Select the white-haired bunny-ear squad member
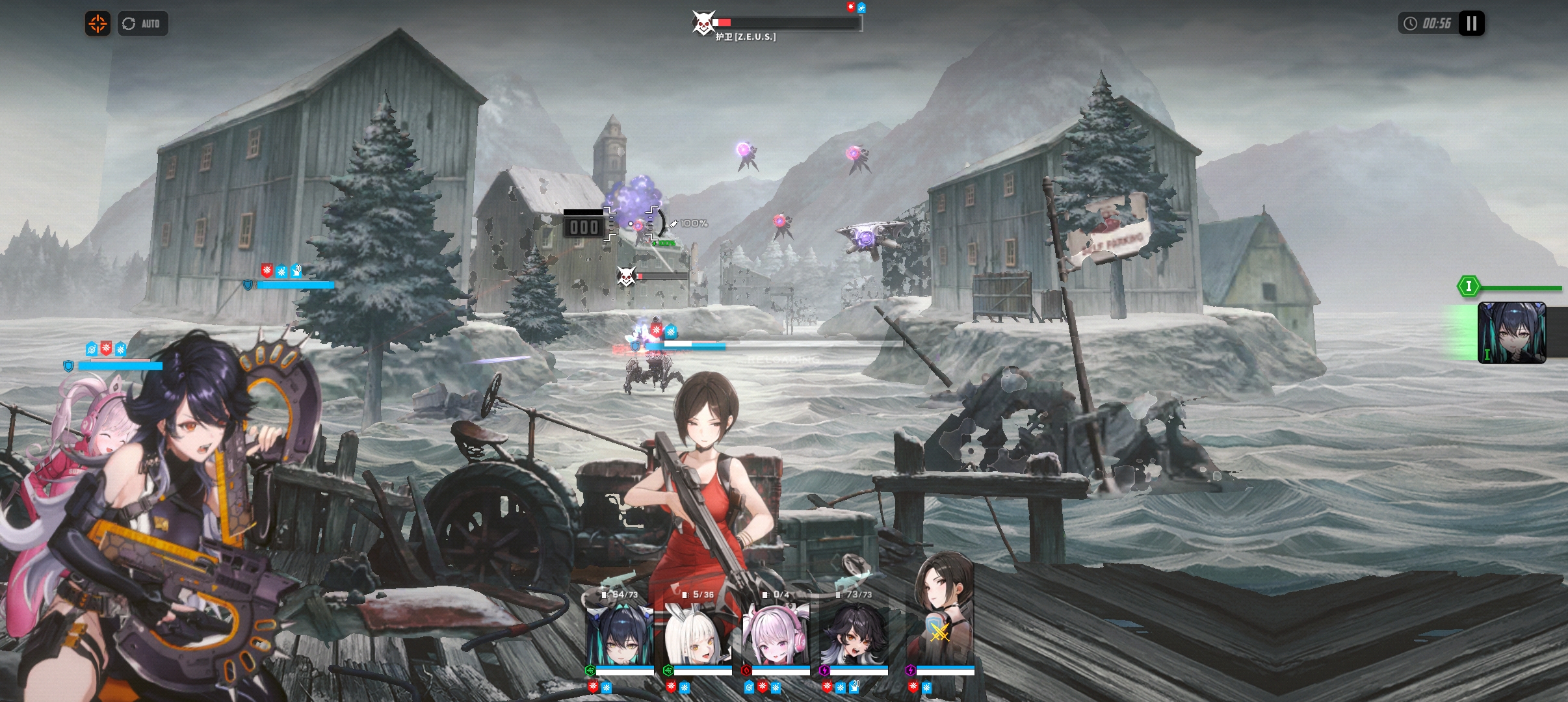The image size is (1568, 702). 698,634
